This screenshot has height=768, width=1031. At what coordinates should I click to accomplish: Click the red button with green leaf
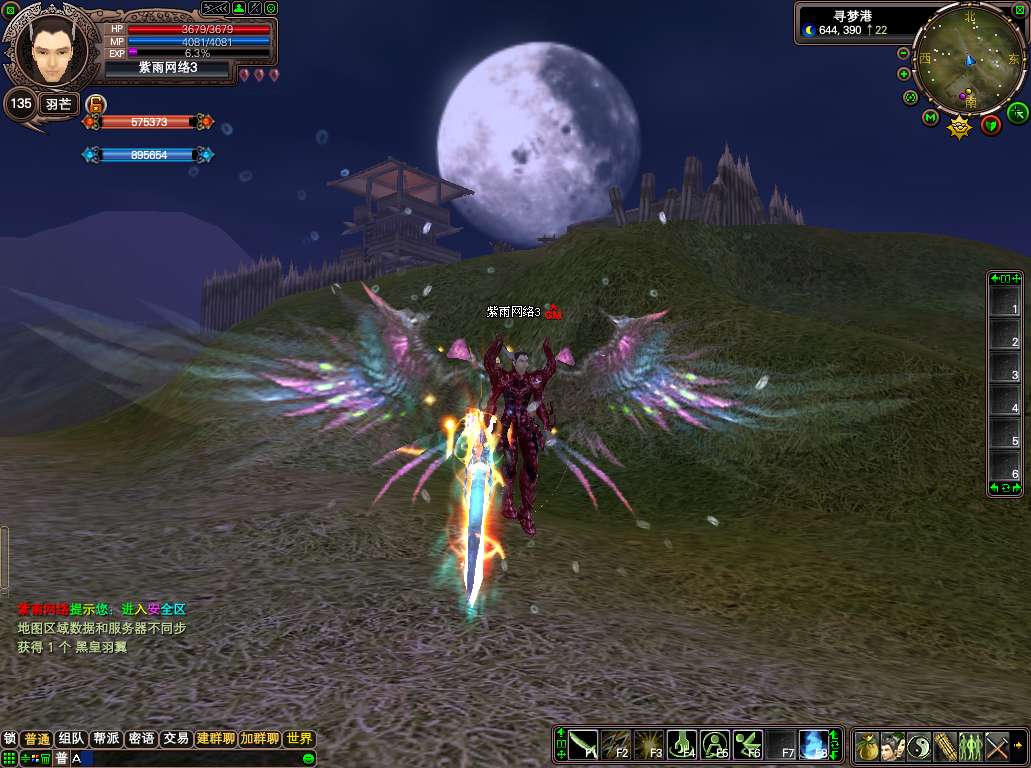click(991, 124)
